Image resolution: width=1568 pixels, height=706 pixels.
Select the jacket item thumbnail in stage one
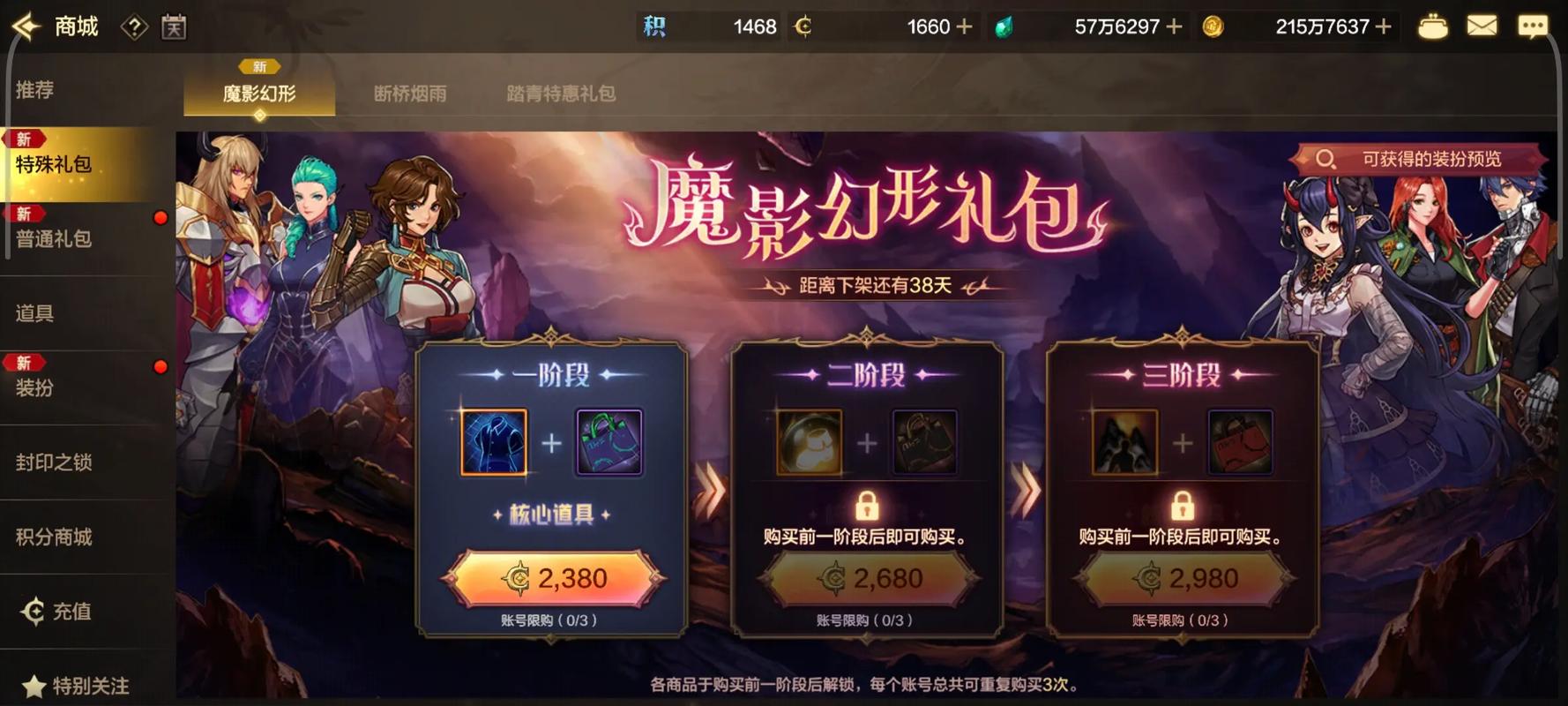[496, 442]
